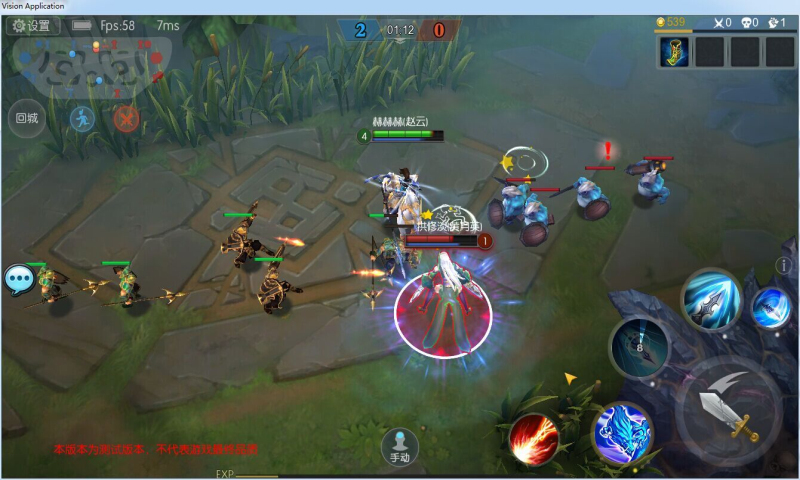
Task: Open the chat speech bubble
Action: point(19,279)
